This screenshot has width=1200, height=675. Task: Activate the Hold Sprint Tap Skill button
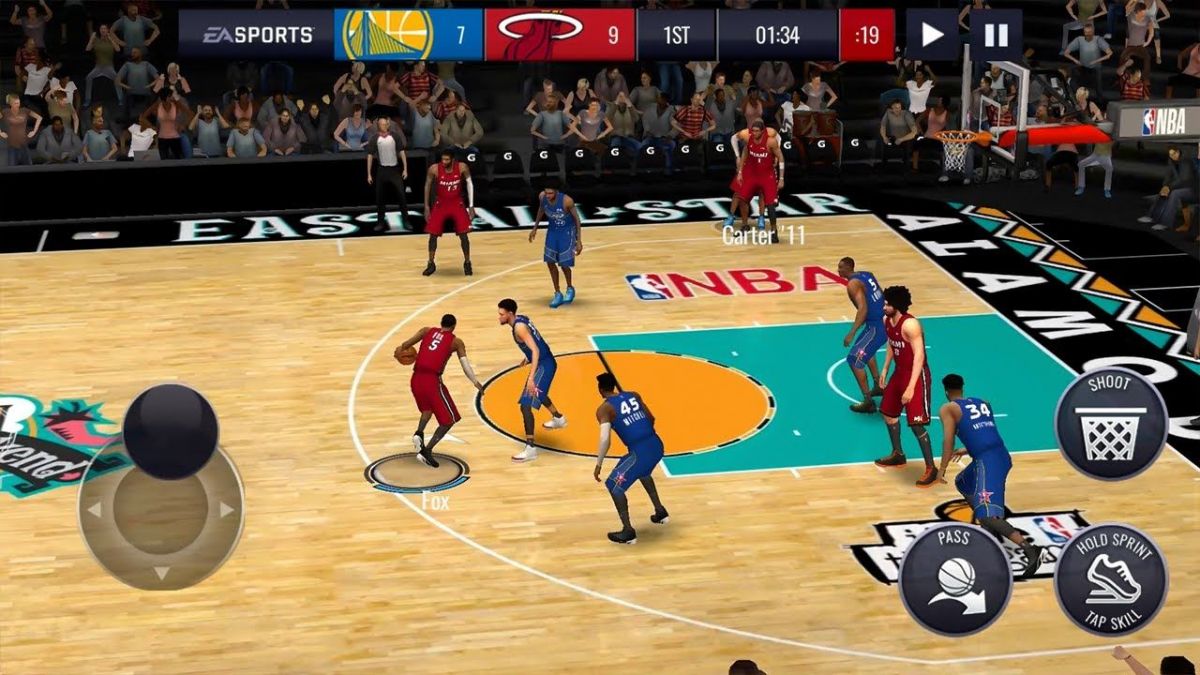coord(1111,579)
